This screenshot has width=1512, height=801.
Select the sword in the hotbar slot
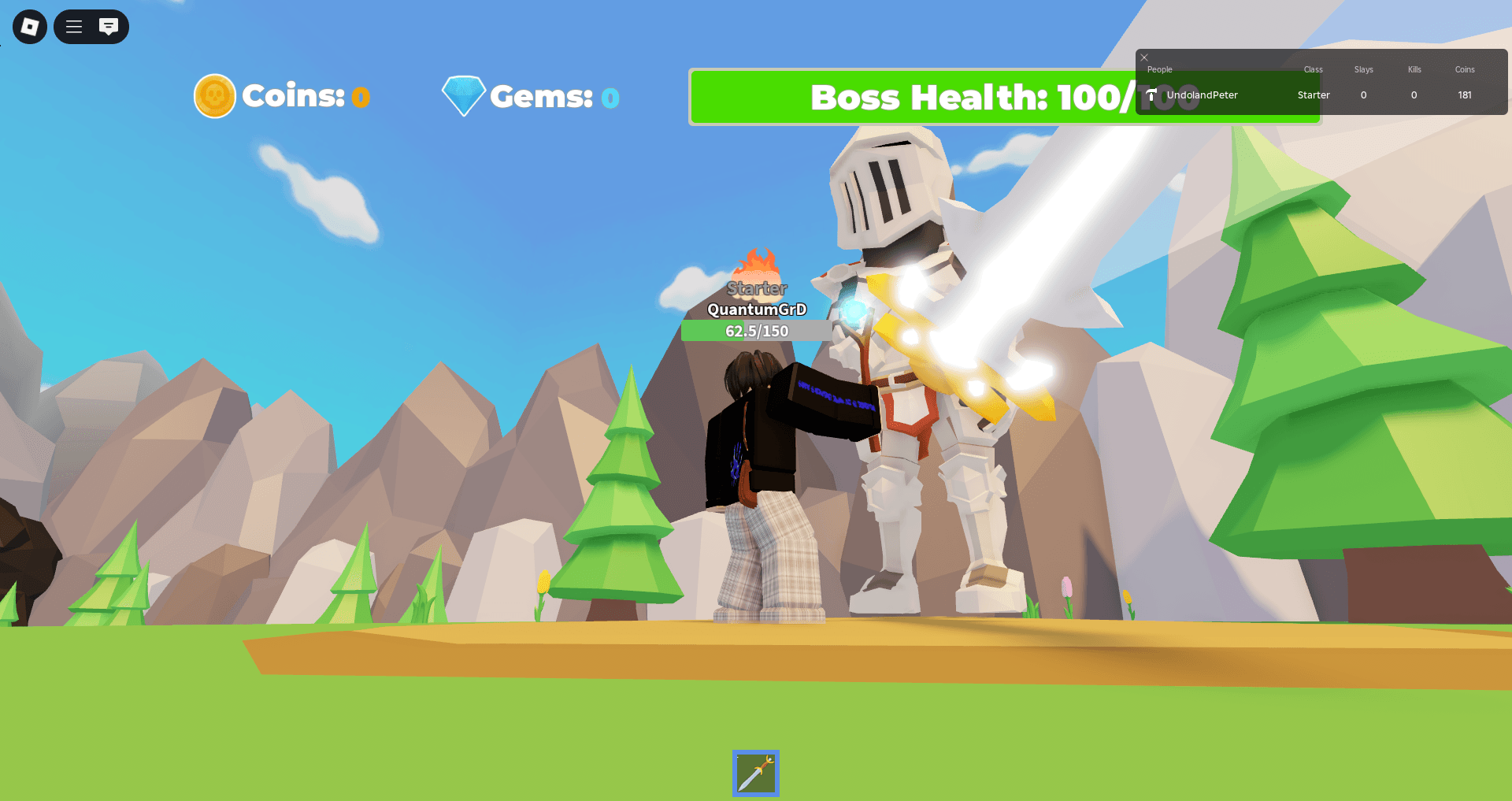click(755, 773)
